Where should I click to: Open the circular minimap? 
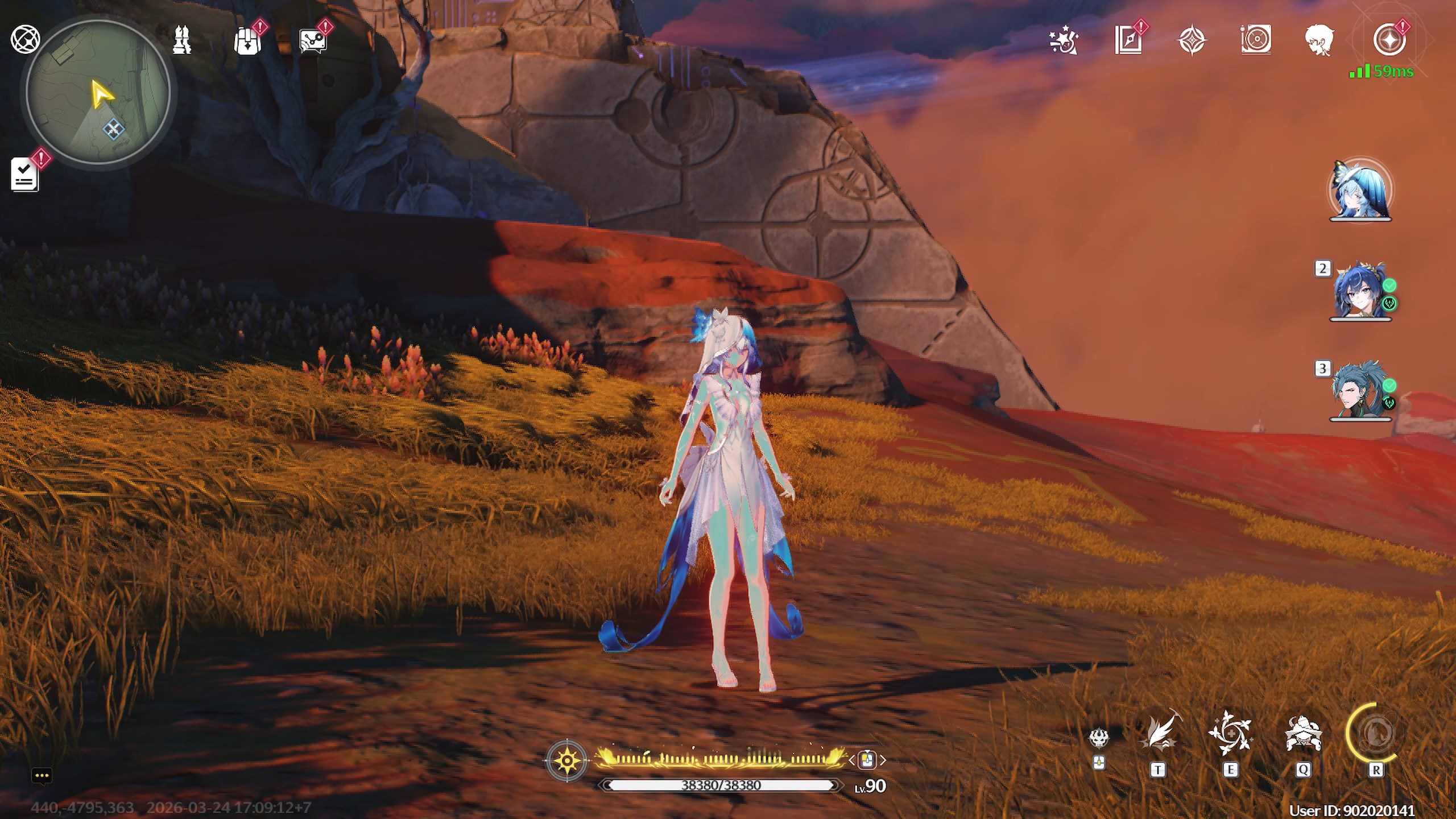(x=98, y=91)
